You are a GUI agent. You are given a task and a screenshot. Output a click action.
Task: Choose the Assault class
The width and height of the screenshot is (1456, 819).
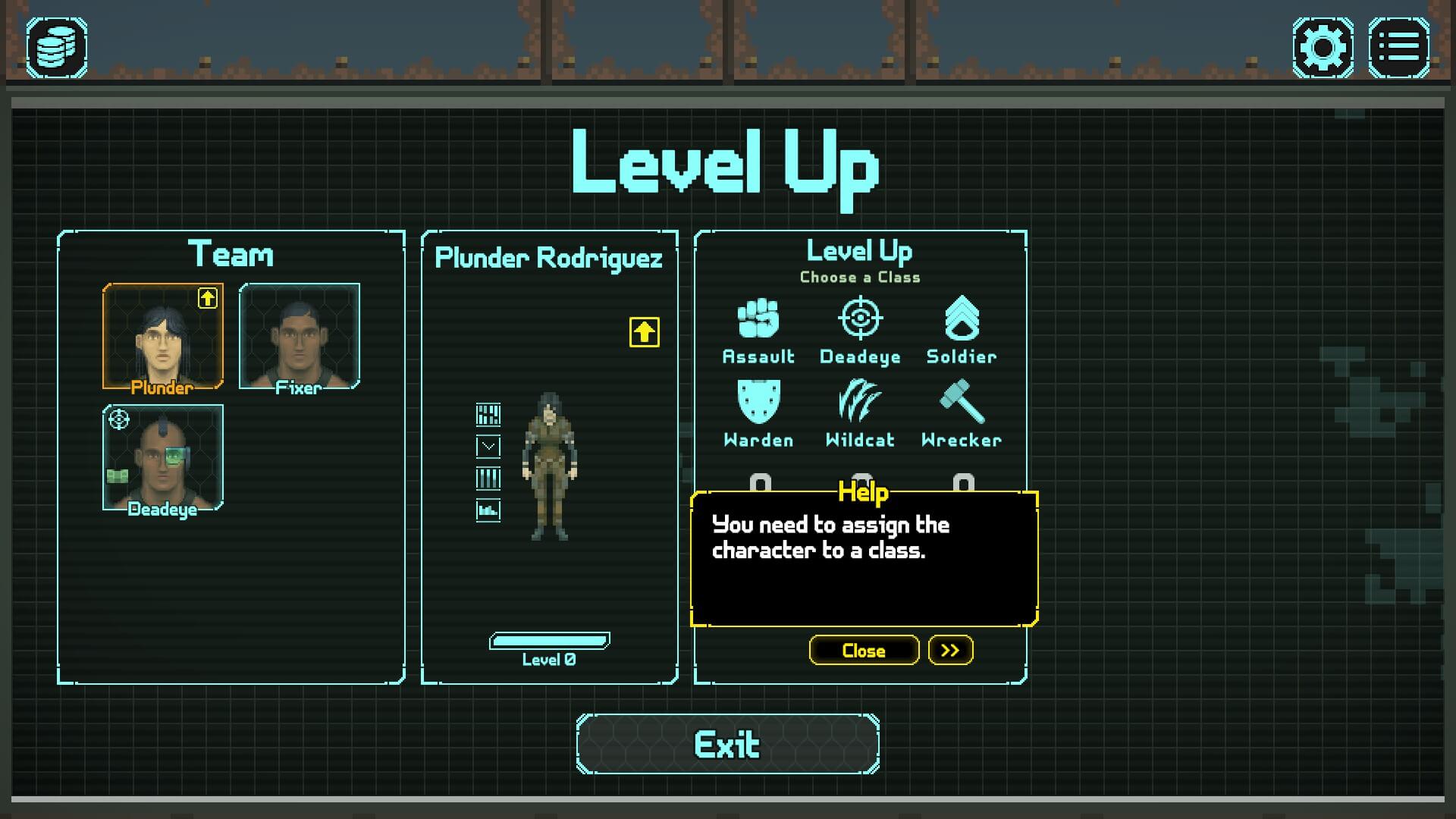(758, 331)
